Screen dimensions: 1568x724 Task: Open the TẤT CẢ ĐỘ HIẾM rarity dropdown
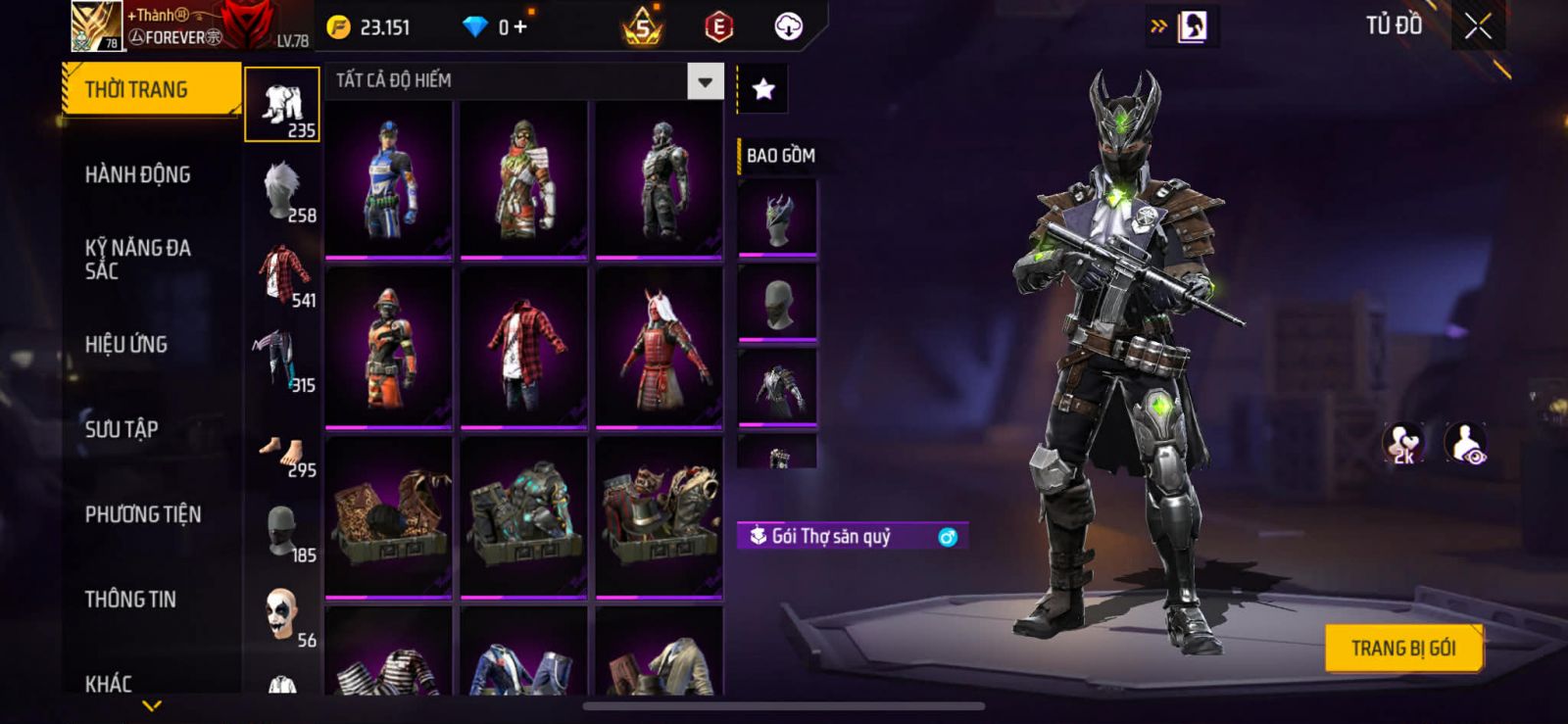705,81
